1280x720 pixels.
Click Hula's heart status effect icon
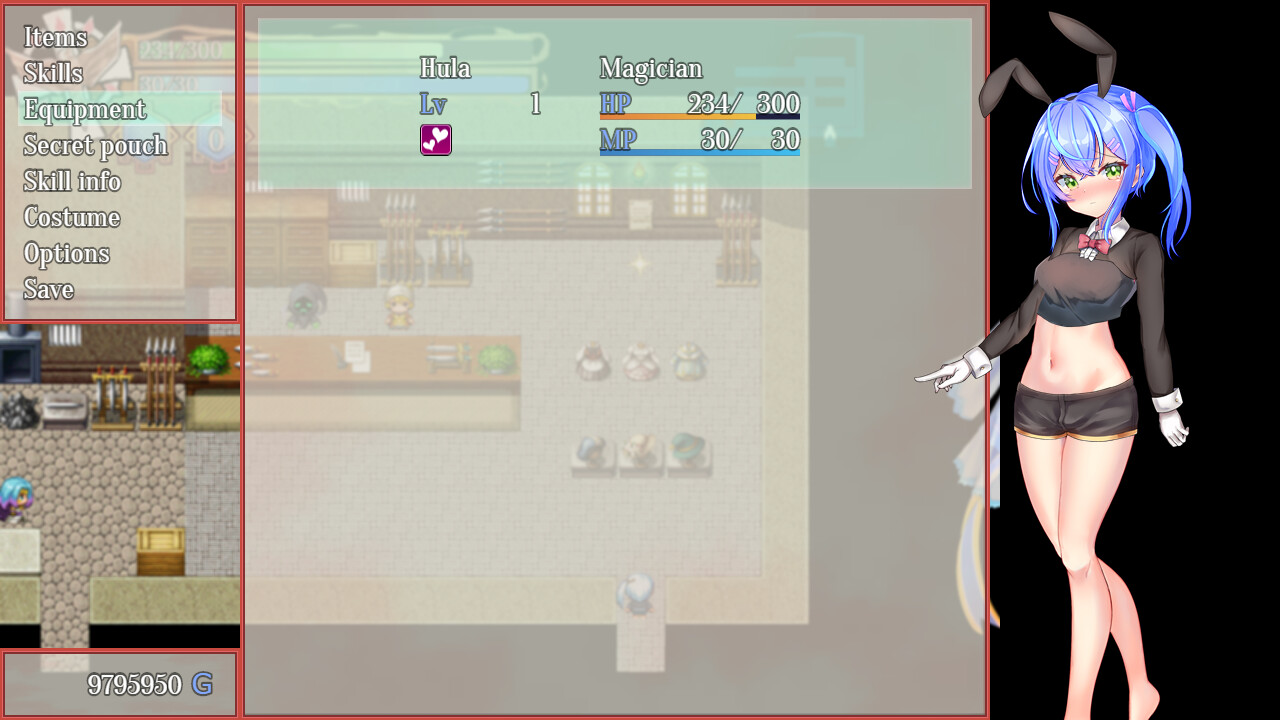pyautogui.click(x=436, y=140)
